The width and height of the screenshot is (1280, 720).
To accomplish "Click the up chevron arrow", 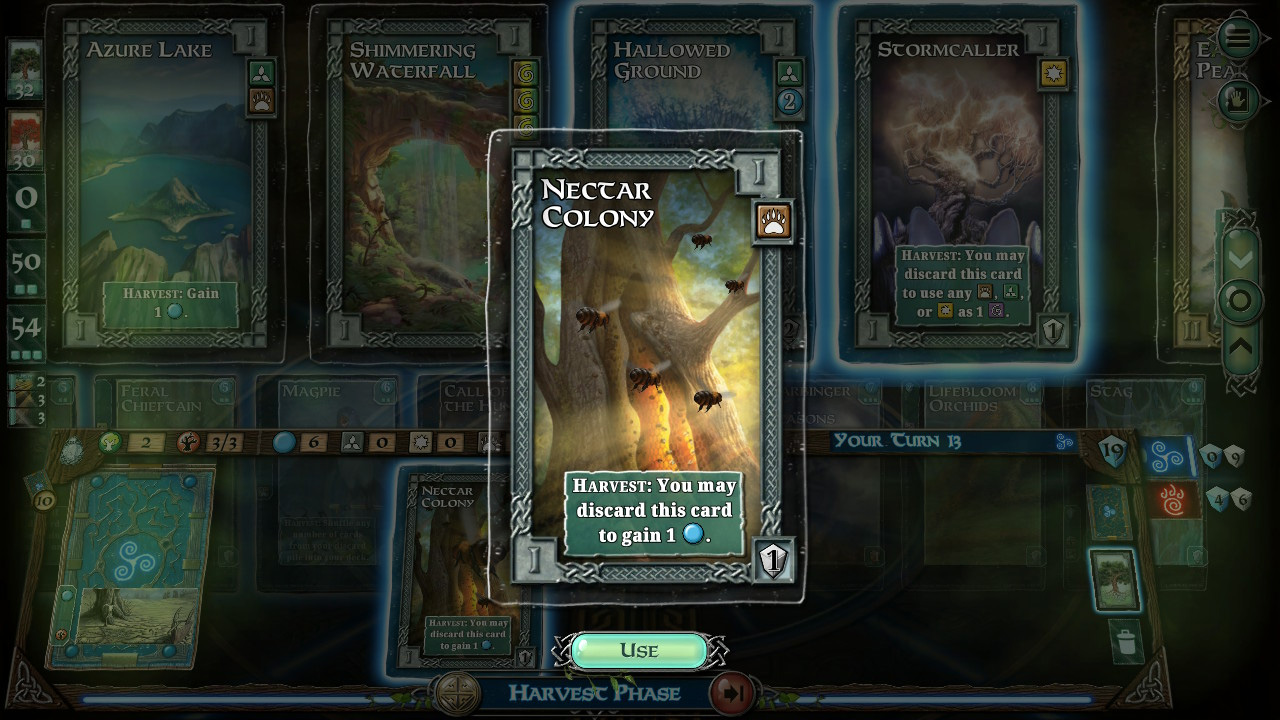I will [x=1240, y=346].
